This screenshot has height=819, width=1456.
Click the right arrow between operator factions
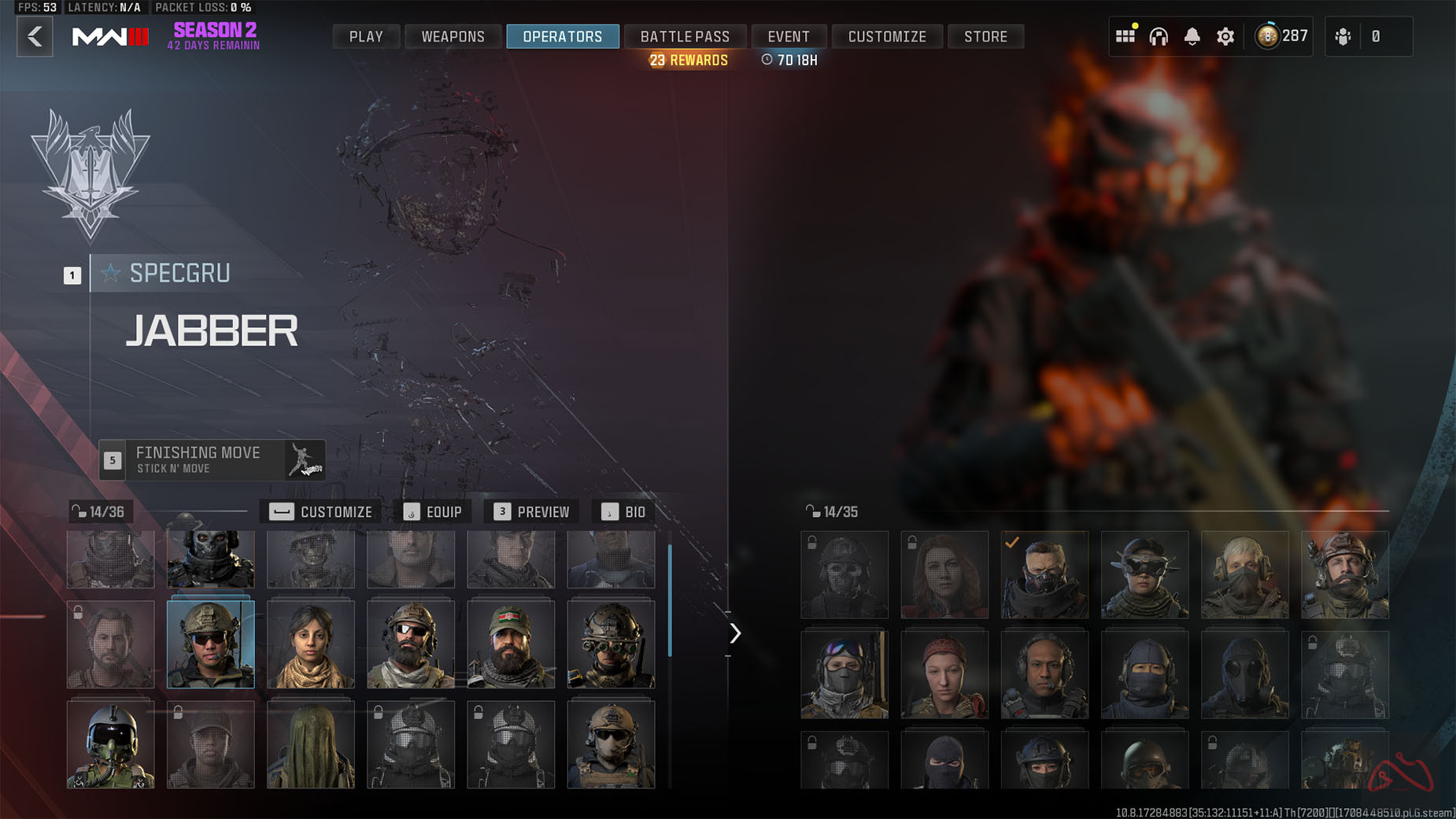point(735,633)
